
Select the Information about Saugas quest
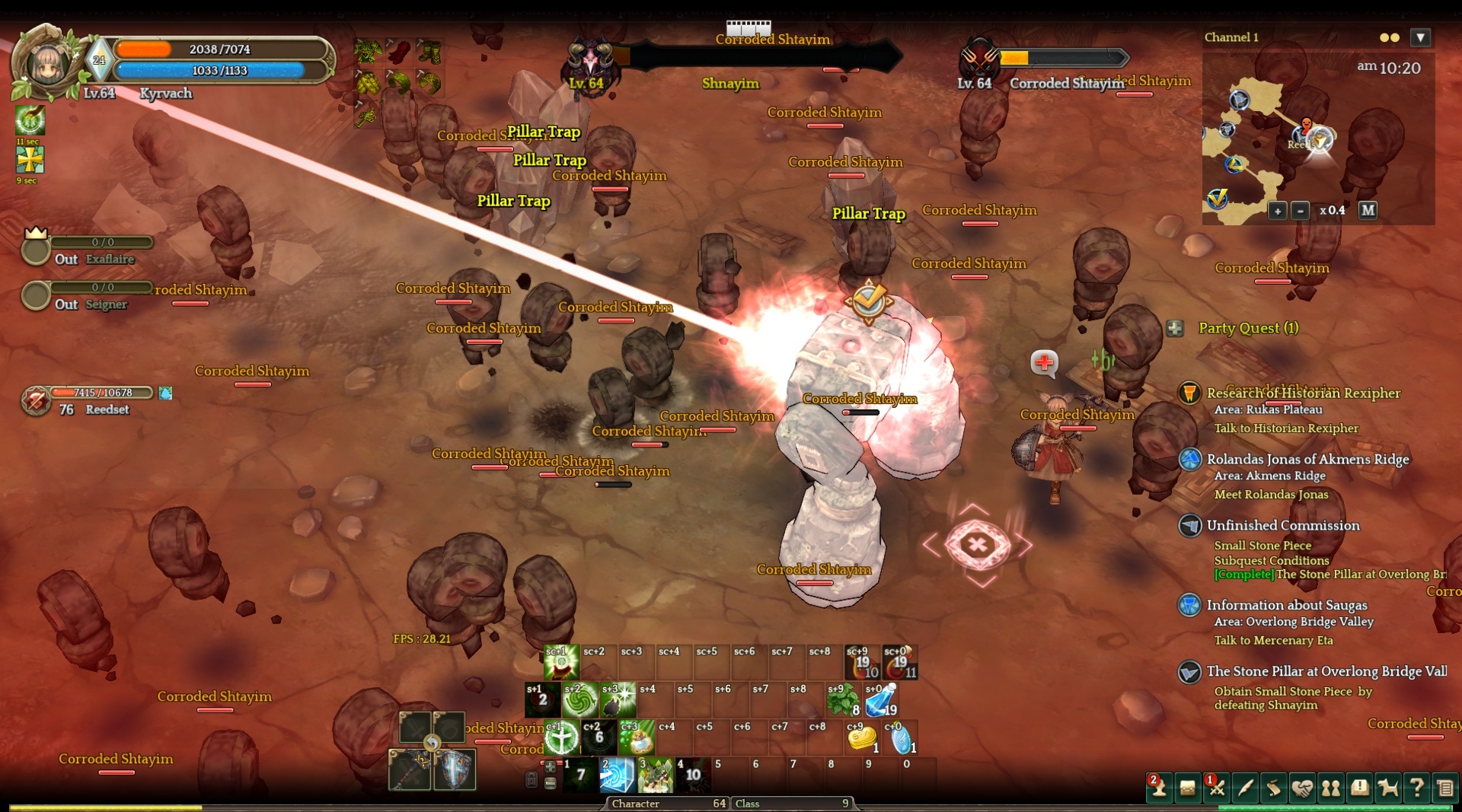(1286, 605)
